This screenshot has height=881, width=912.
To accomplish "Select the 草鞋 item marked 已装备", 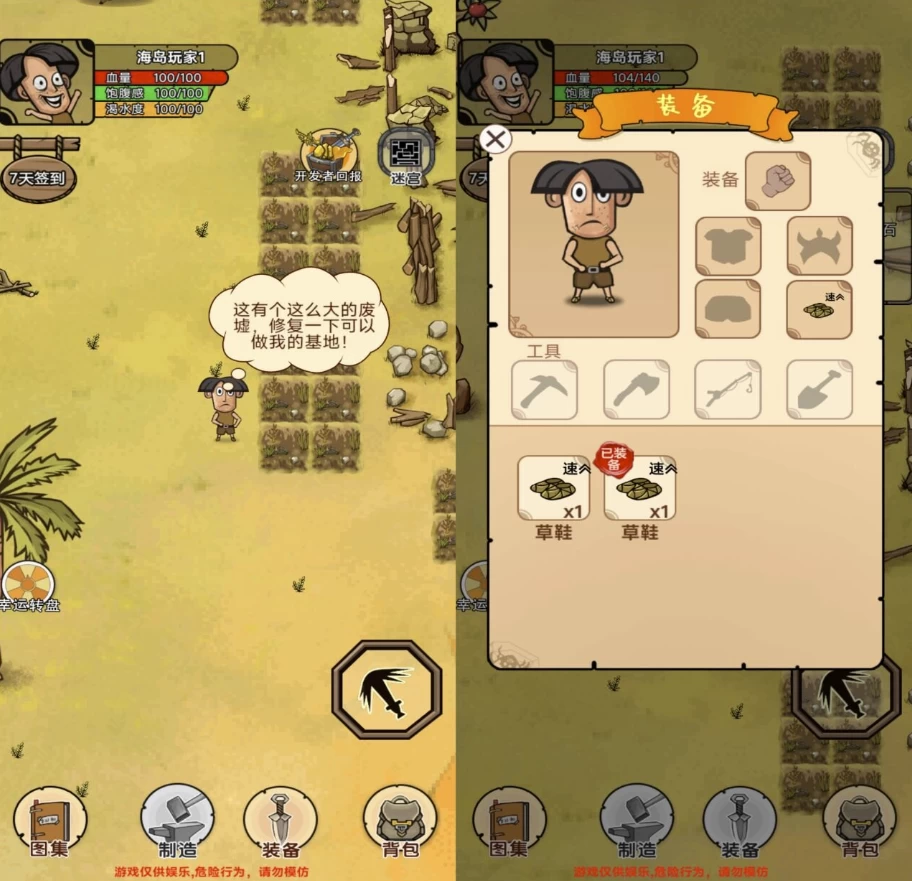I will pos(640,489).
